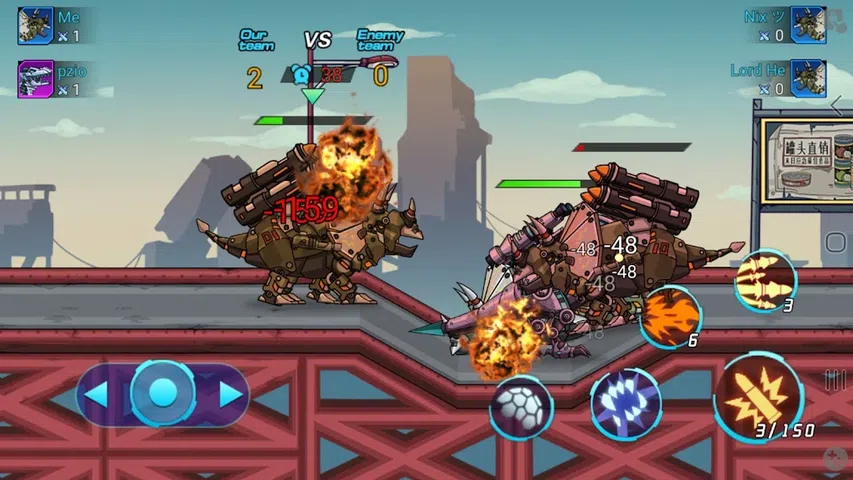The width and height of the screenshot is (853, 480).
Task: Select enemy Lord He's portrait
Action: [x=808, y=79]
